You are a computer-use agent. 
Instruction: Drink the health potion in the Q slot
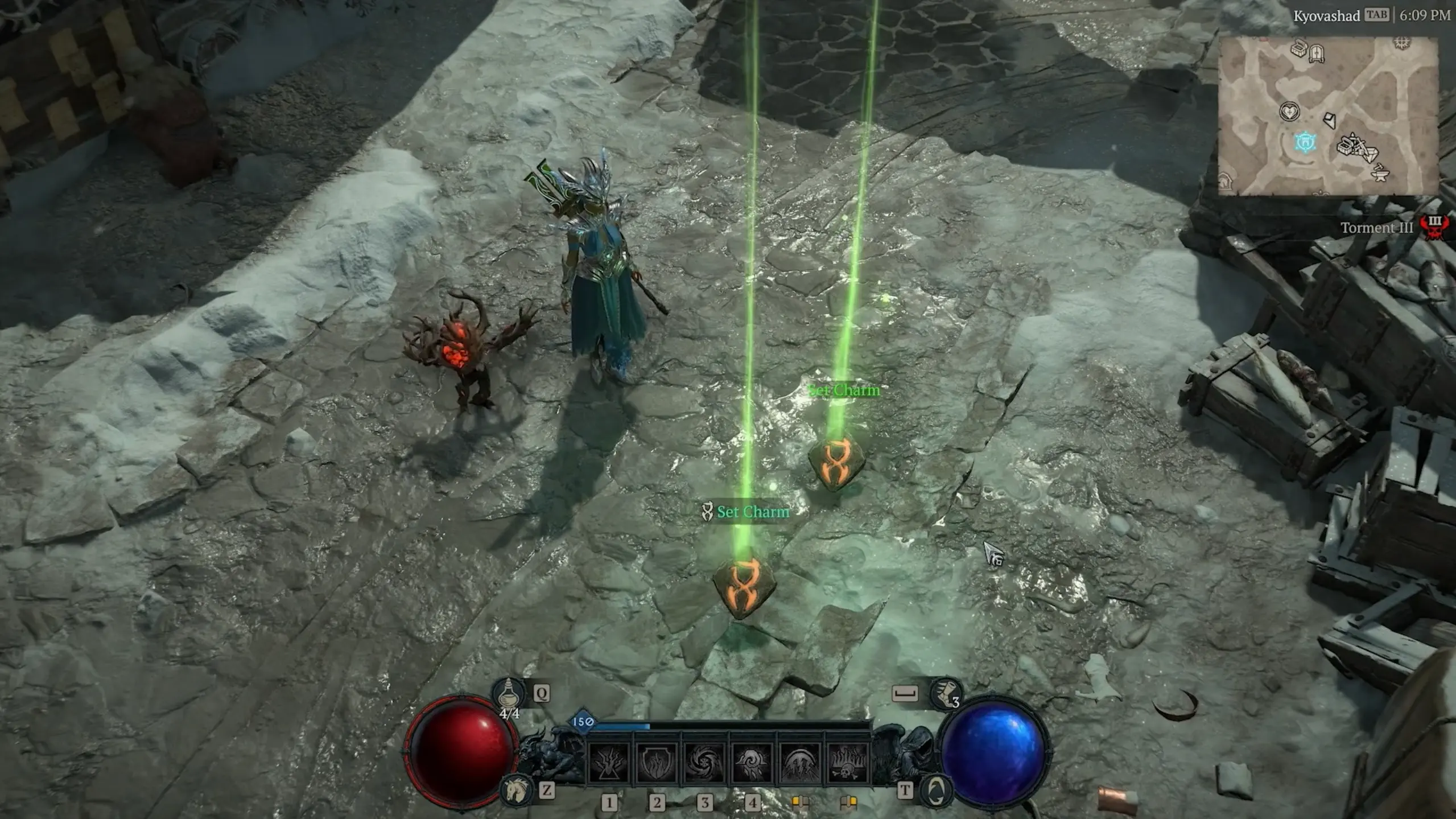point(508,695)
